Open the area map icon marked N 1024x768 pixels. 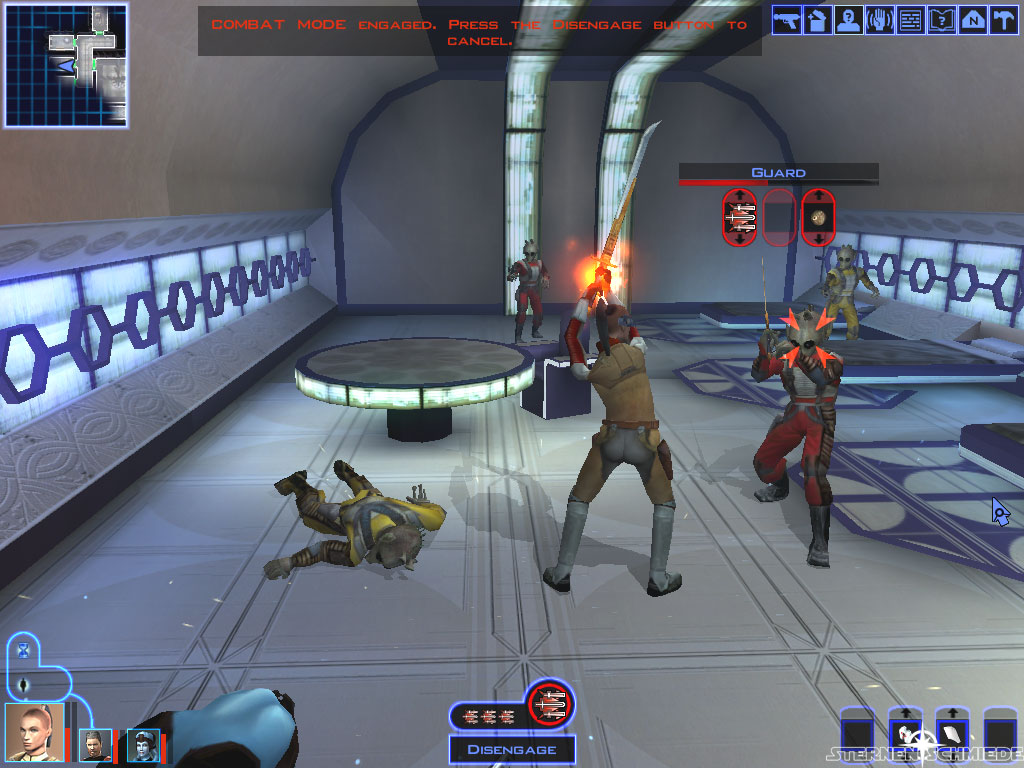coord(972,20)
